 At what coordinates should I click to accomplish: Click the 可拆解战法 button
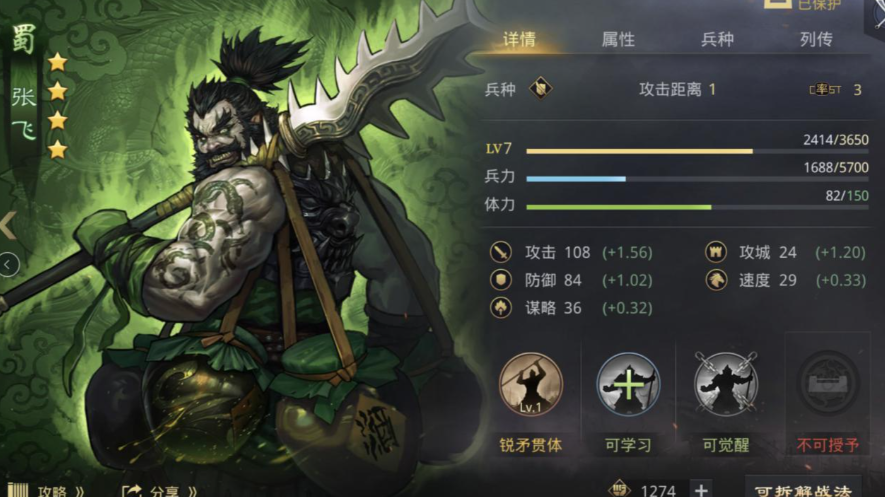pyautogui.click(x=802, y=489)
